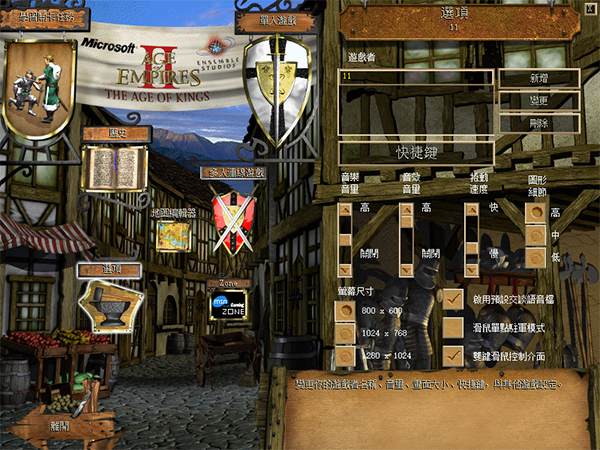Viewport: 600px width, 450px height.
Task: Enable the 滑鼠單點駐軍模式 checkbox
Action: coord(454,327)
